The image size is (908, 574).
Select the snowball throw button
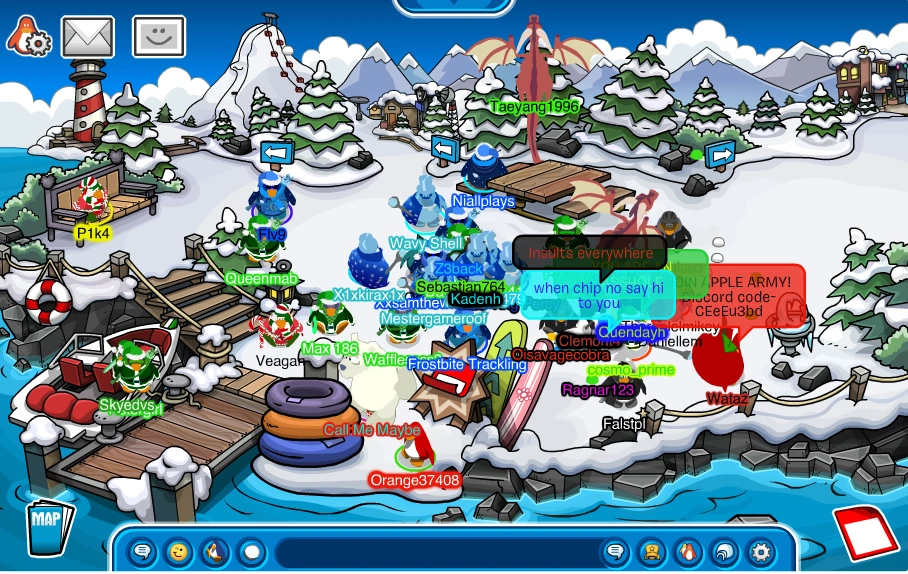251,551
